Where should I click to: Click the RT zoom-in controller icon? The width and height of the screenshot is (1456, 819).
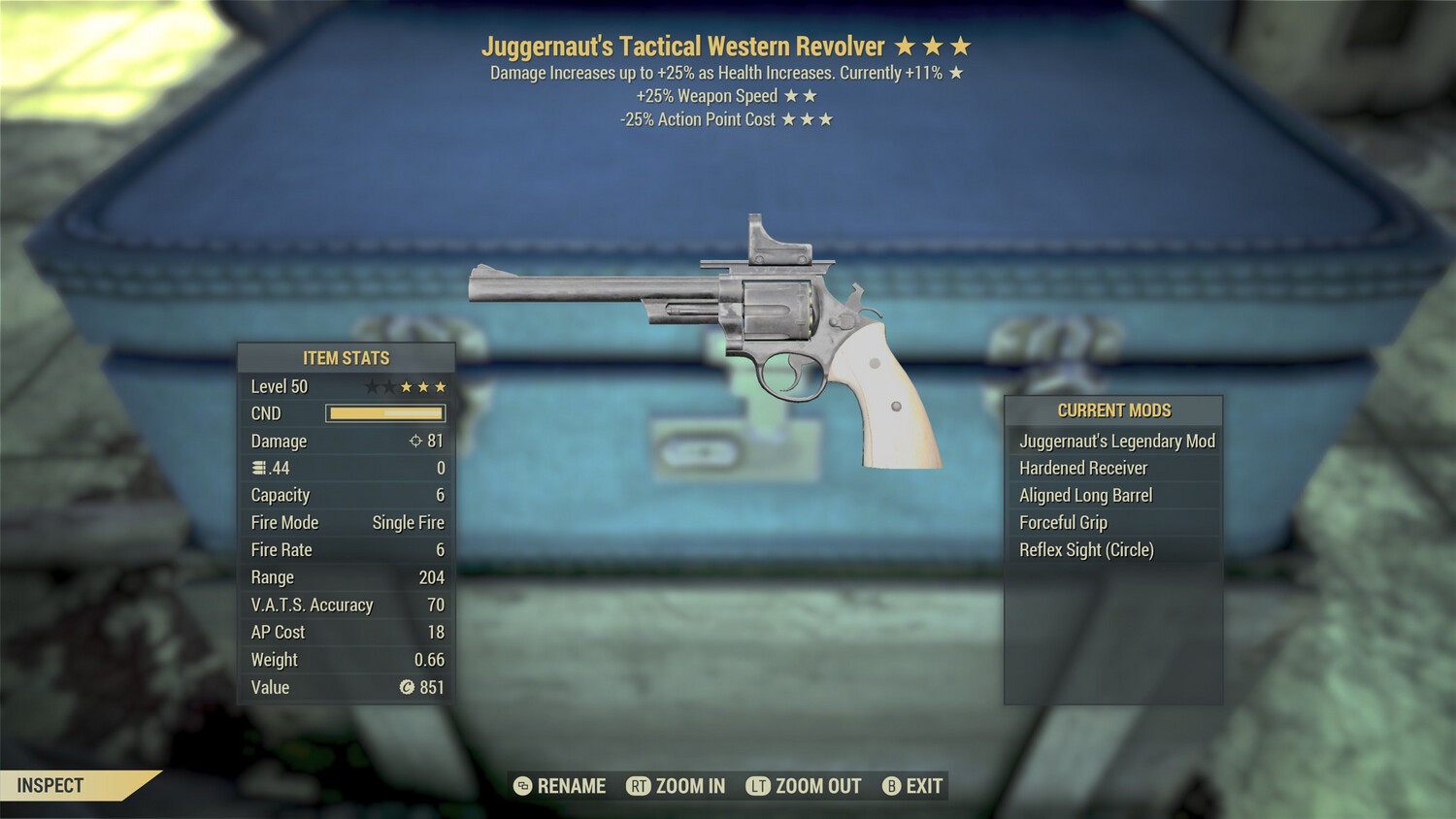pyautogui.click(x=639, y=786)
